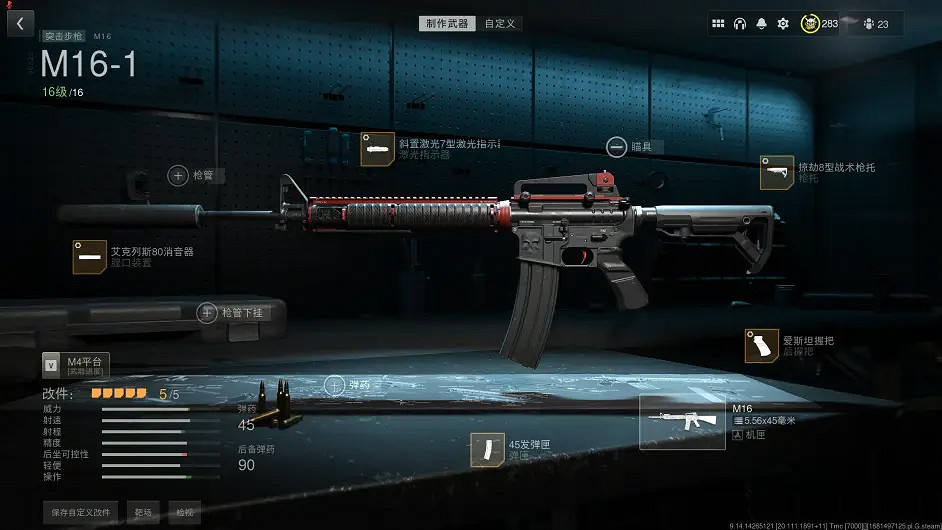Open the headset voice channel icon
This screenshot has height=530, width=942.
pos(740,23)
